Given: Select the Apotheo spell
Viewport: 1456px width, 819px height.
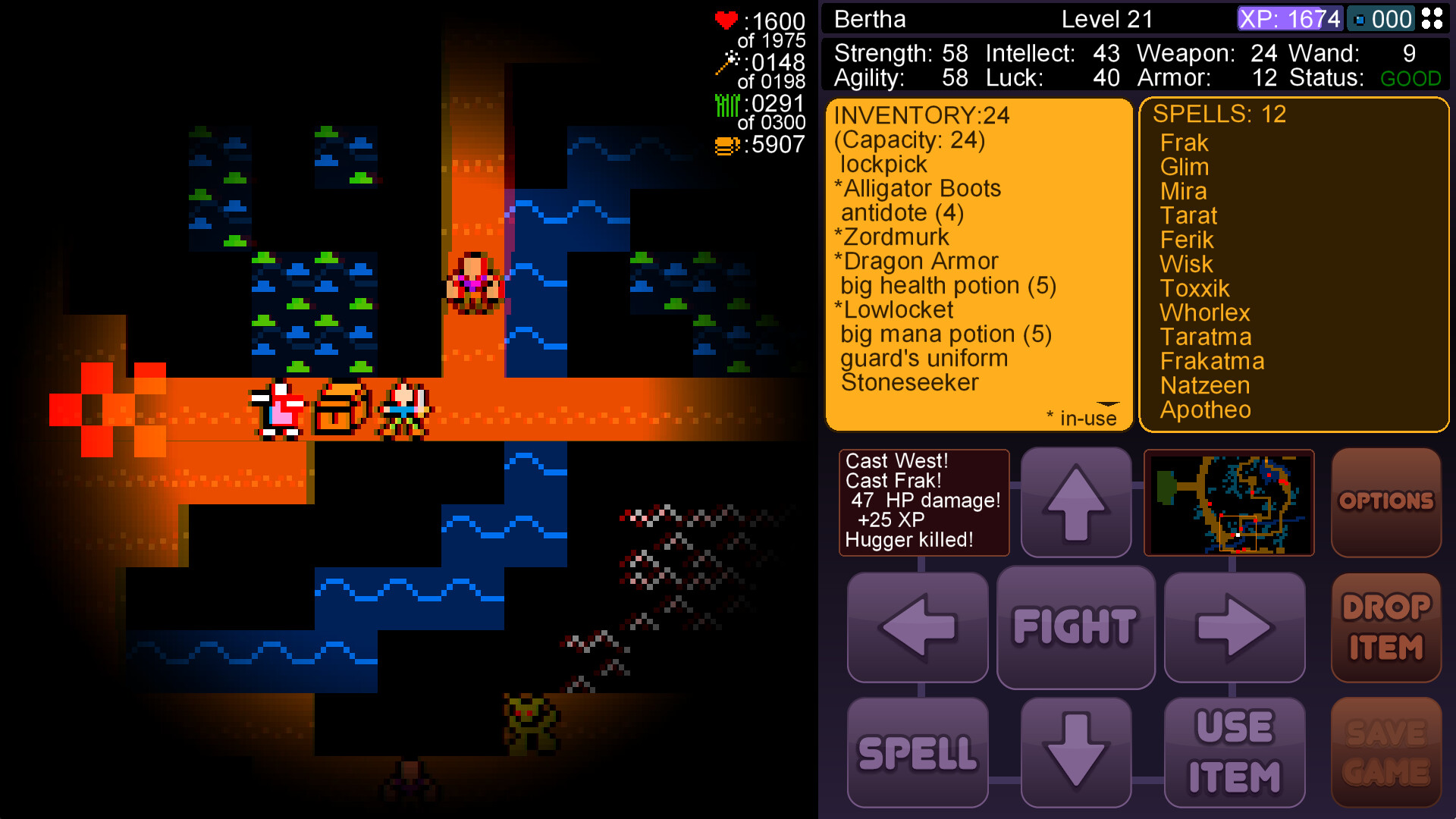Looking at the screenshot, I should pos(1207,409).
